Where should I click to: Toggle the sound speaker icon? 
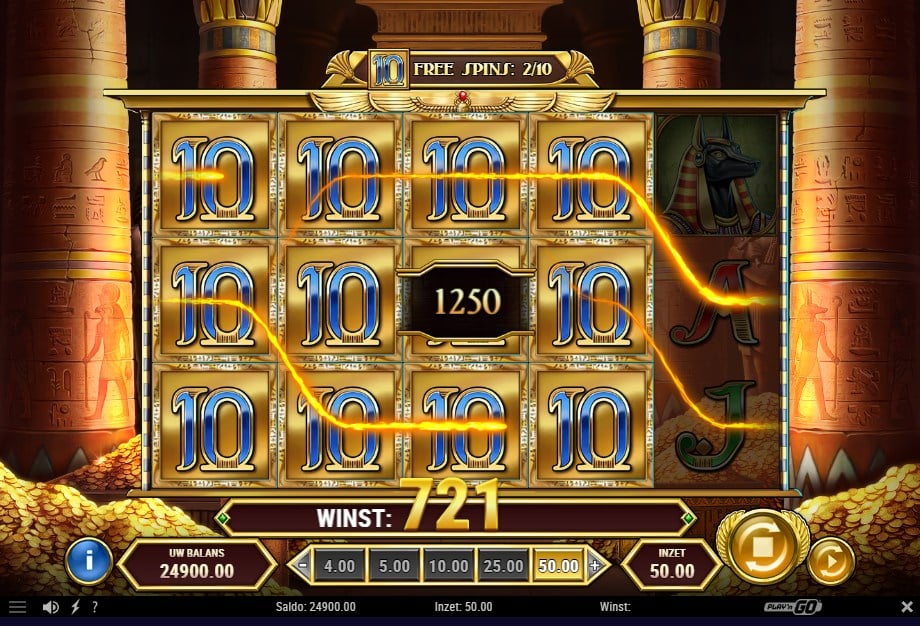click(x=50, y=607)
